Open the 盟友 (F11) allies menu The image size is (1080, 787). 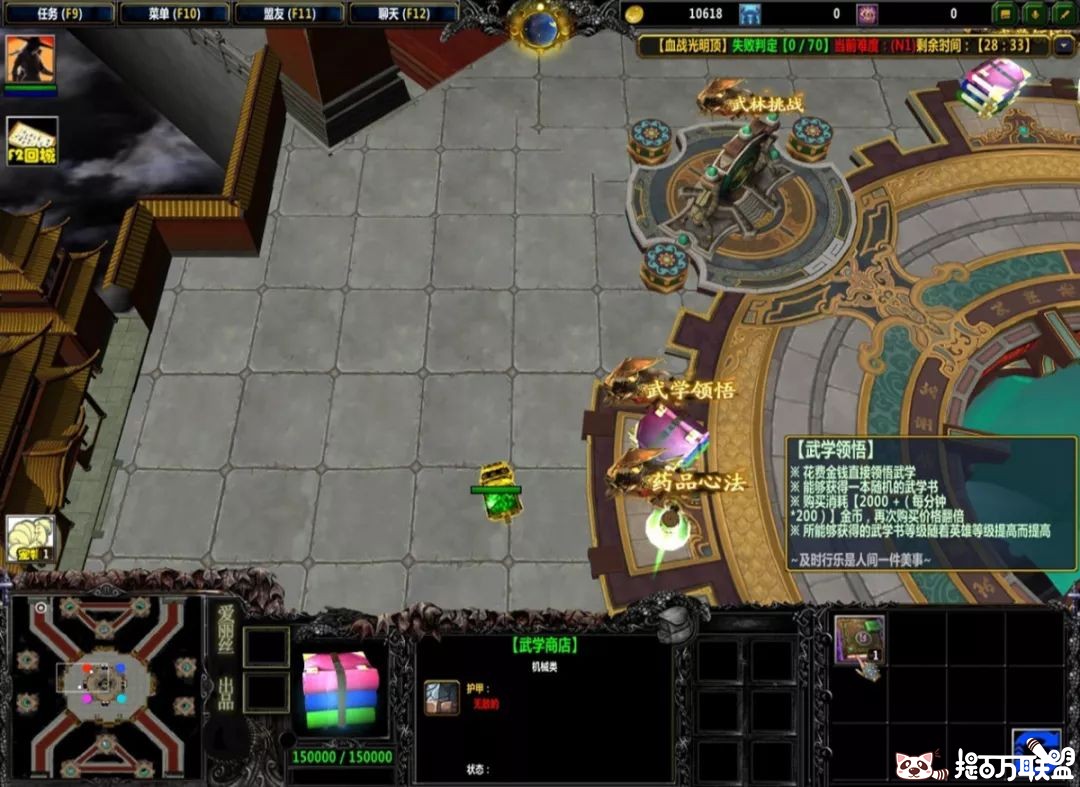[x=289, y=14]
